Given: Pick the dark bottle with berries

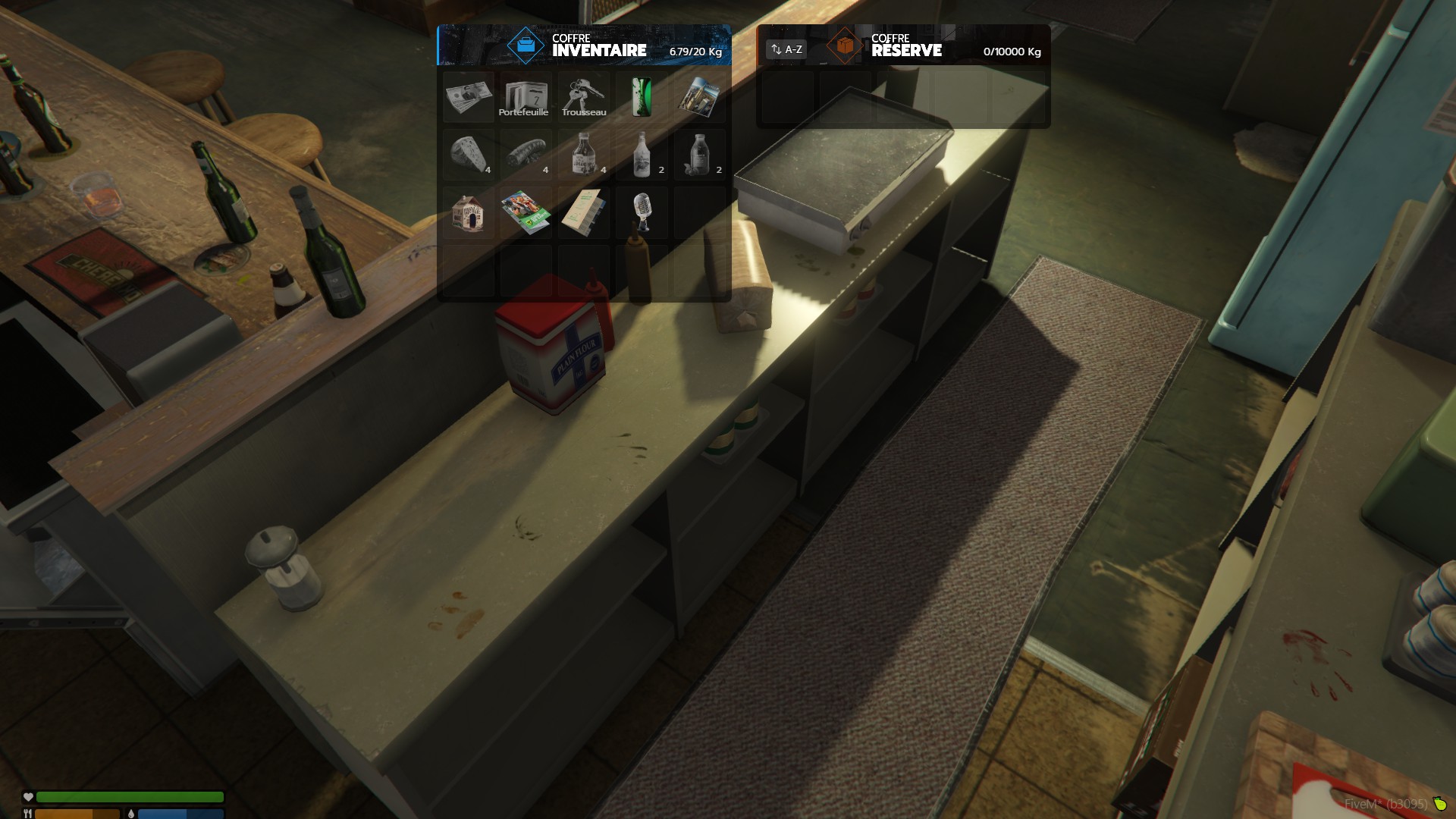Looking at the screenshot, I should coord(699,155).
